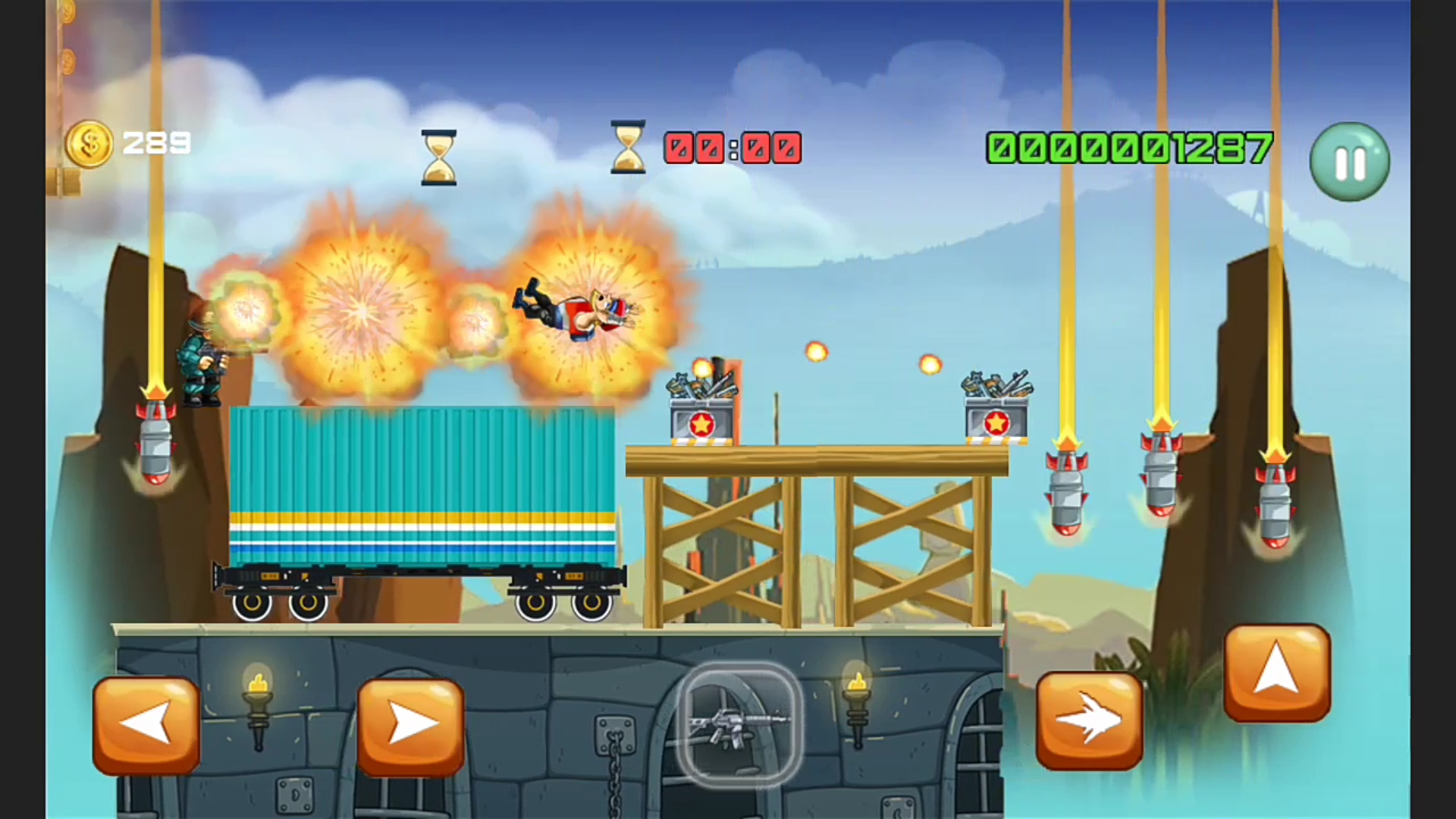The image size is (1456, 819).
Task: Click the red 00:00 countdown display
Action: pyautogui.click(x=732, y=149)
